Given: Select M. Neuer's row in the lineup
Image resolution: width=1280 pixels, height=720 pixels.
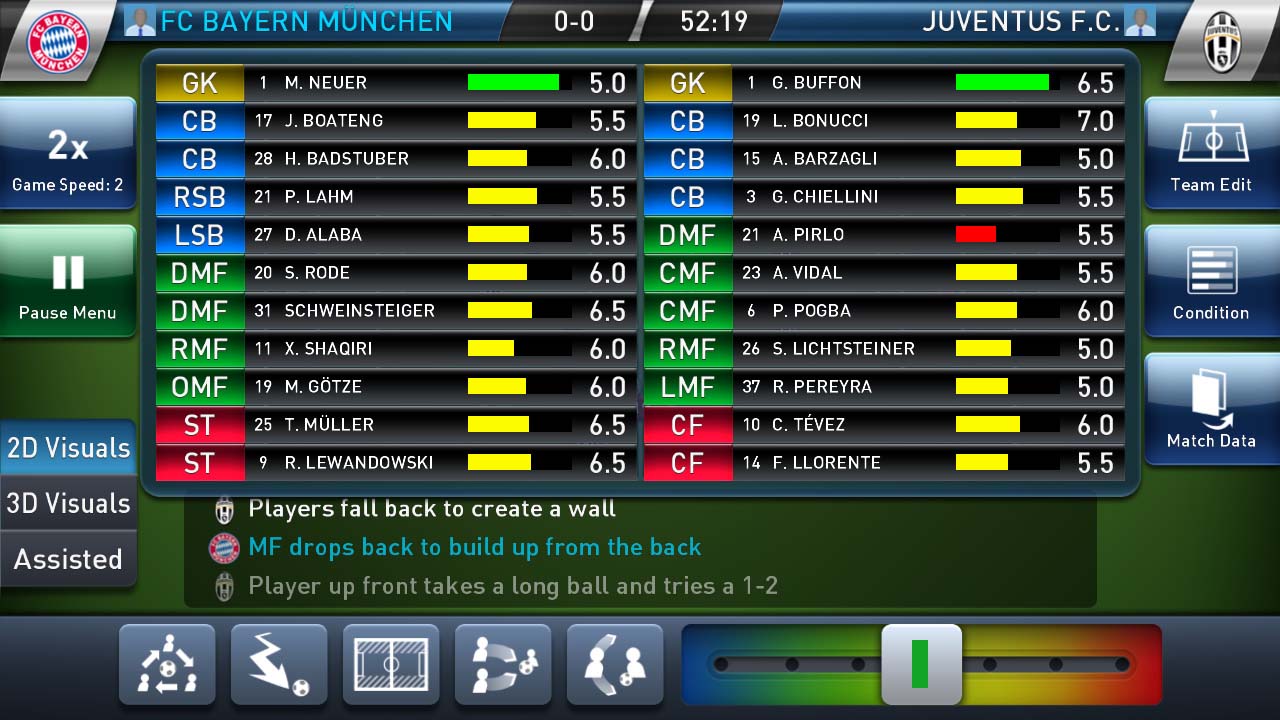Looking at the screenshot, I should point(396,83).
